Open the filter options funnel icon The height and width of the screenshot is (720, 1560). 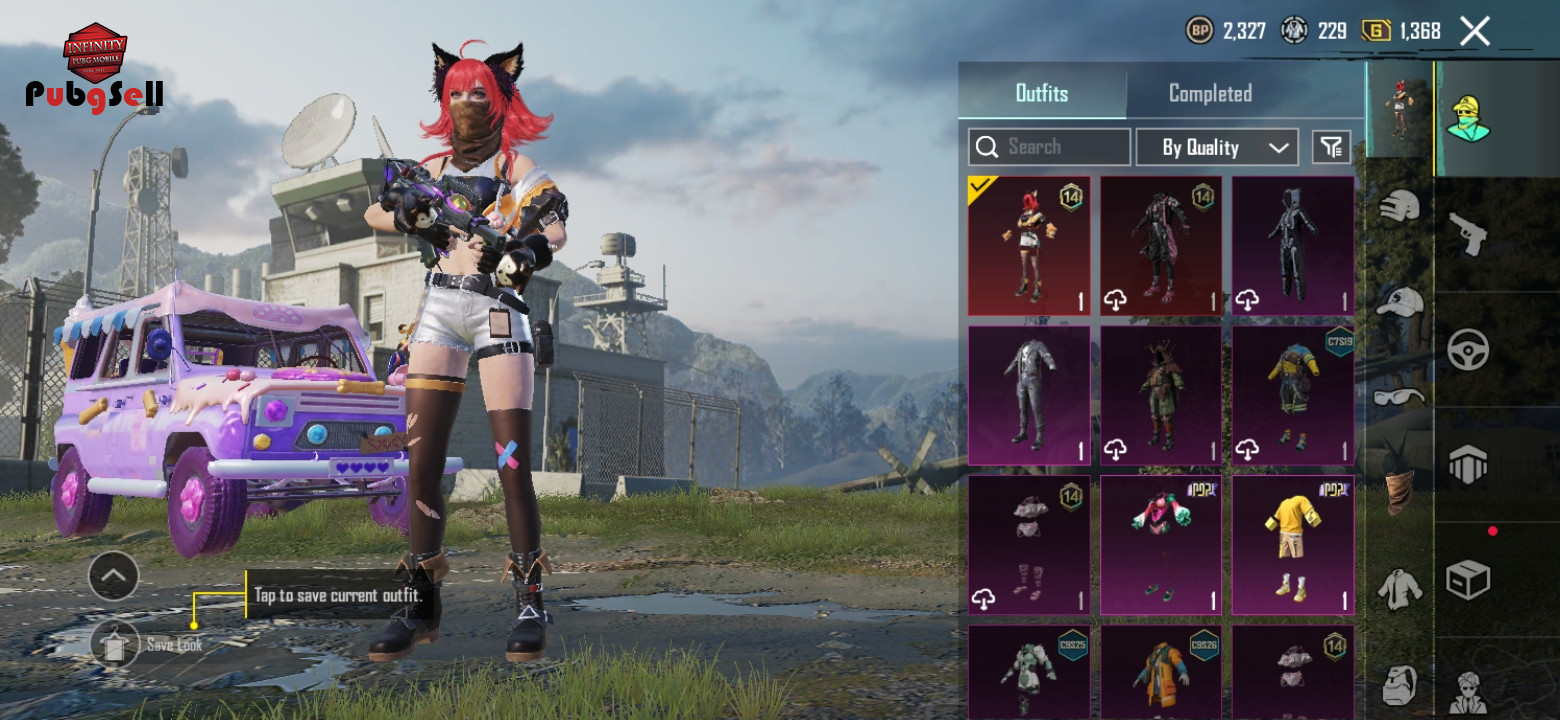tap(1331, 147)
